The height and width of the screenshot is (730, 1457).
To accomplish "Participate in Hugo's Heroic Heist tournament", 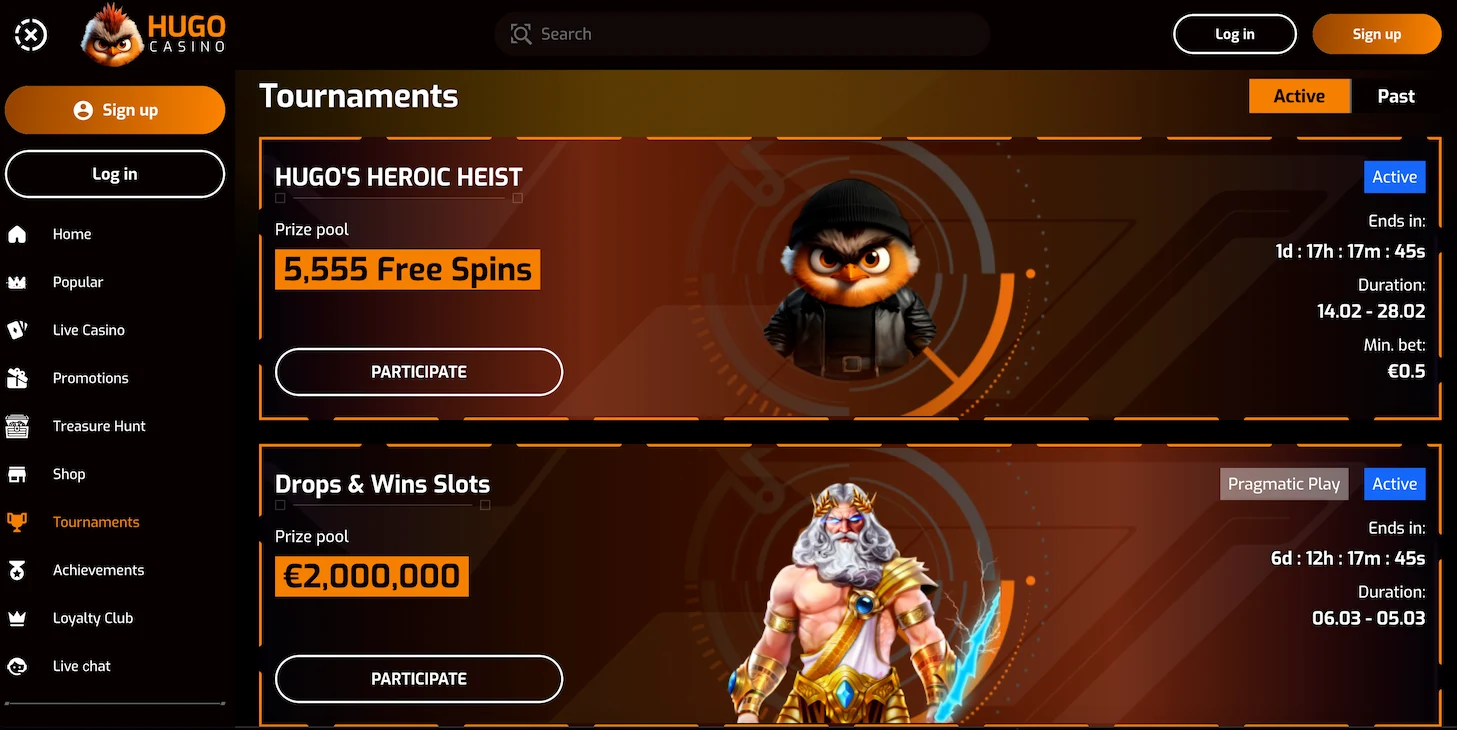I will (x=418, y=371).
